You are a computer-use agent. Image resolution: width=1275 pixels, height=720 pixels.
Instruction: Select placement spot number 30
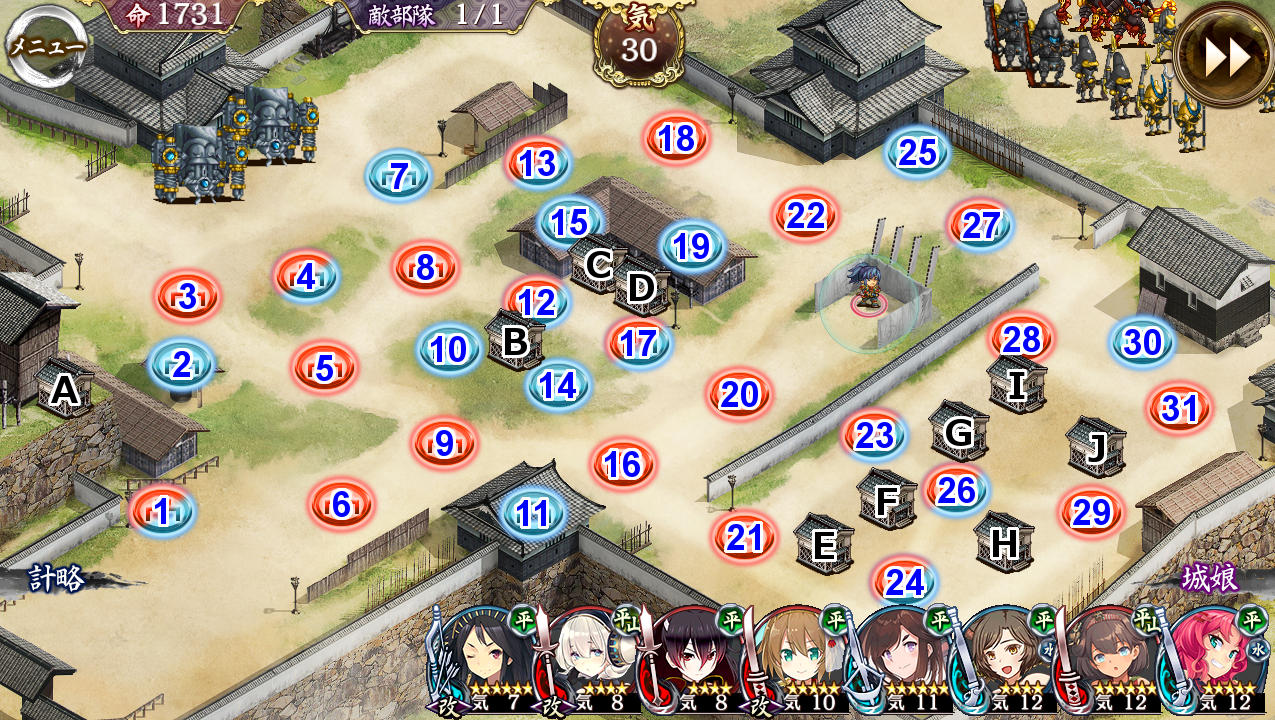click(x=1142, y=343)
